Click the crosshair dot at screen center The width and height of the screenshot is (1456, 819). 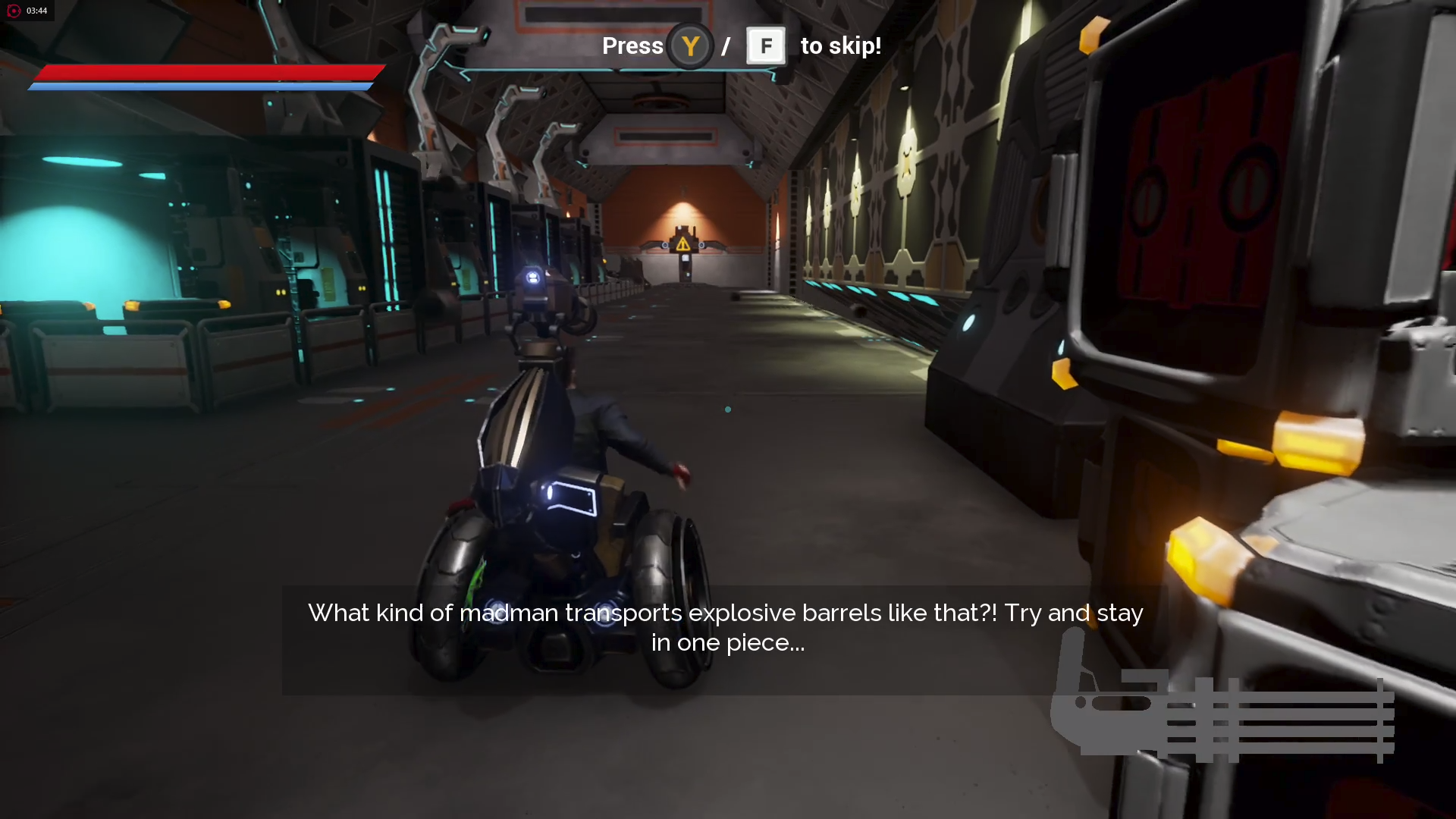[727, 409]
